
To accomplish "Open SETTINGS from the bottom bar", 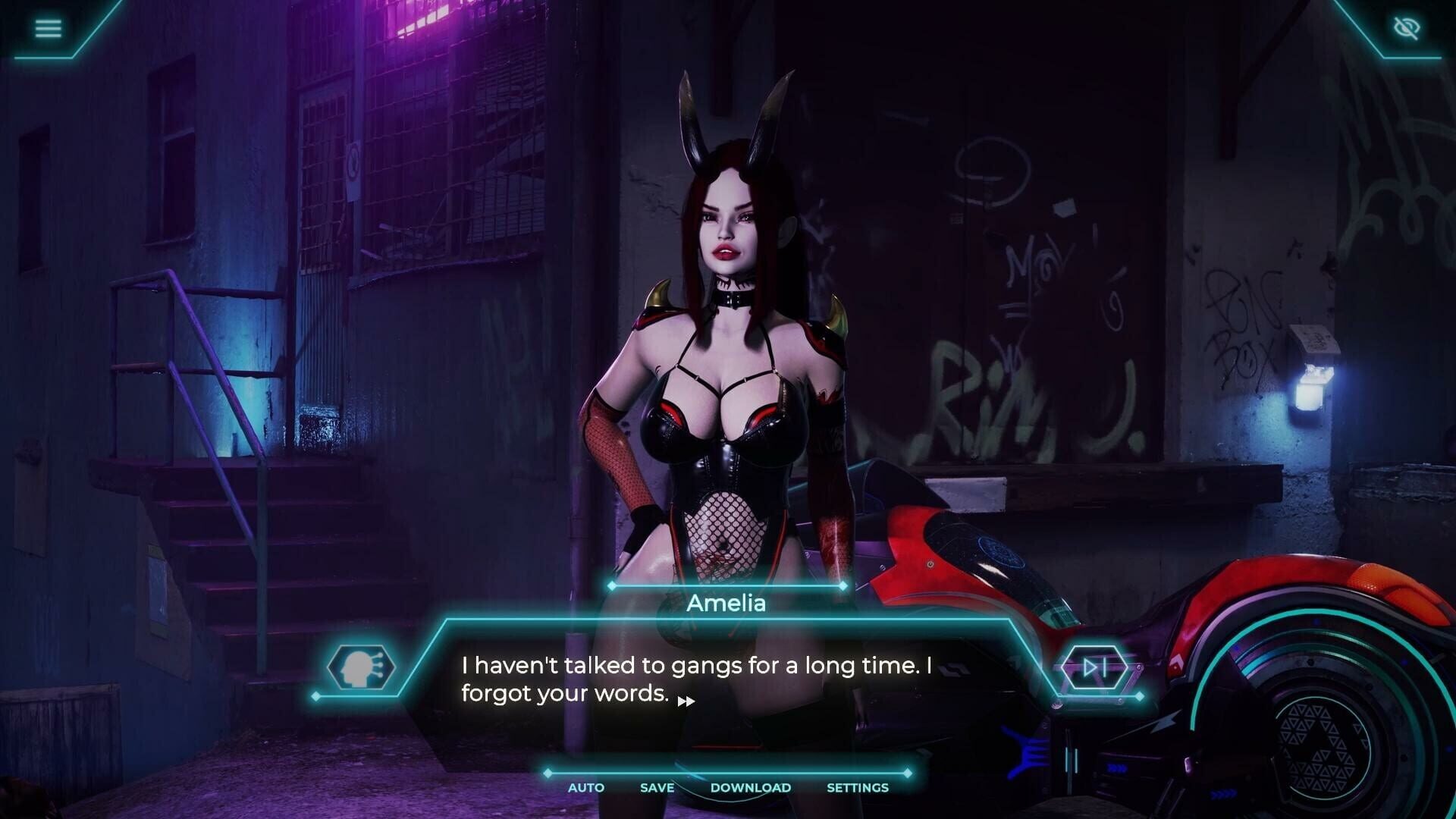I will 858,788.
